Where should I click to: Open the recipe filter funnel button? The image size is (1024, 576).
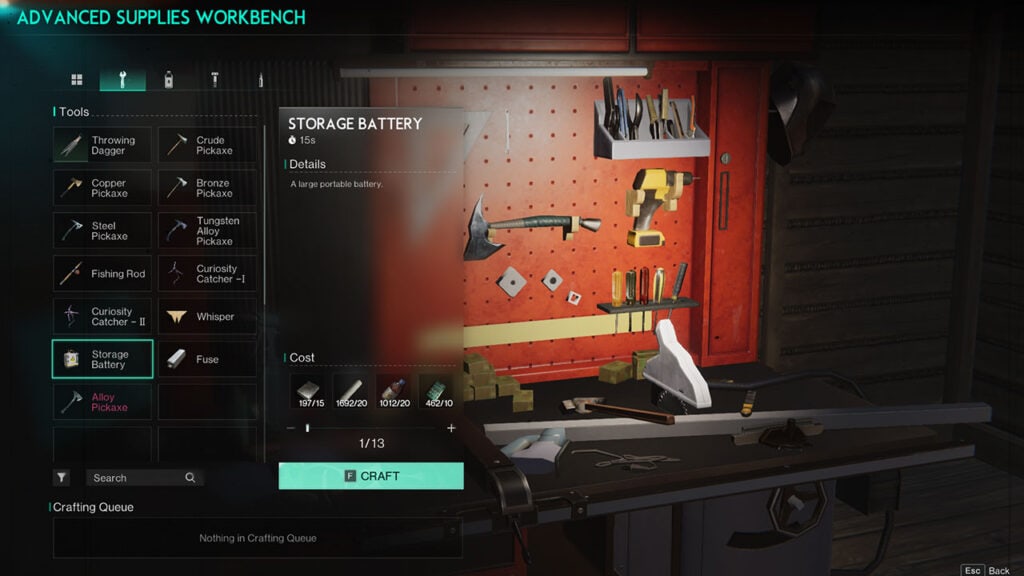click(x=62, y=478)
